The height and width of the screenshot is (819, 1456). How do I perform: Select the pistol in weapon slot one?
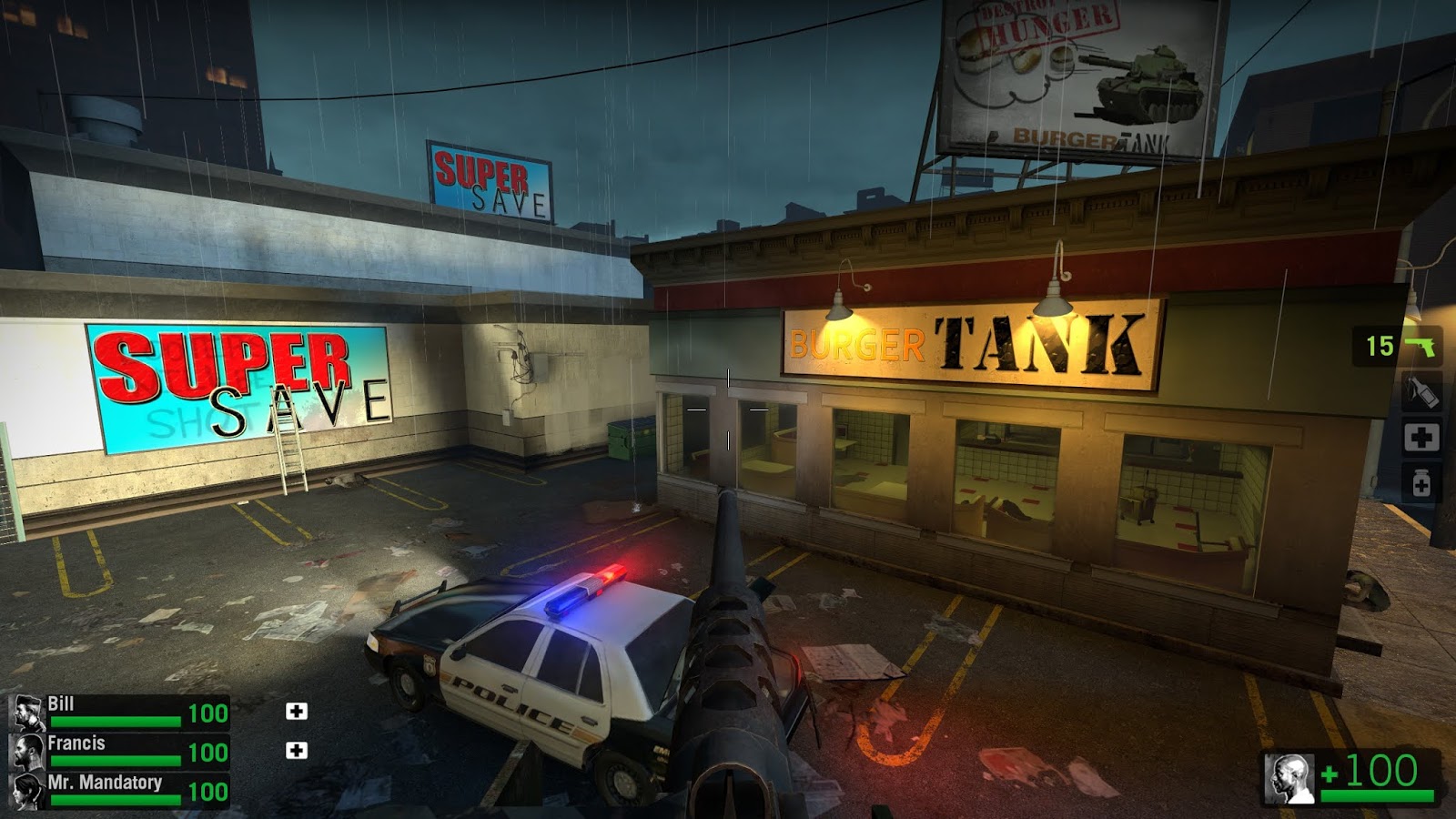(x=1424, y=347)
